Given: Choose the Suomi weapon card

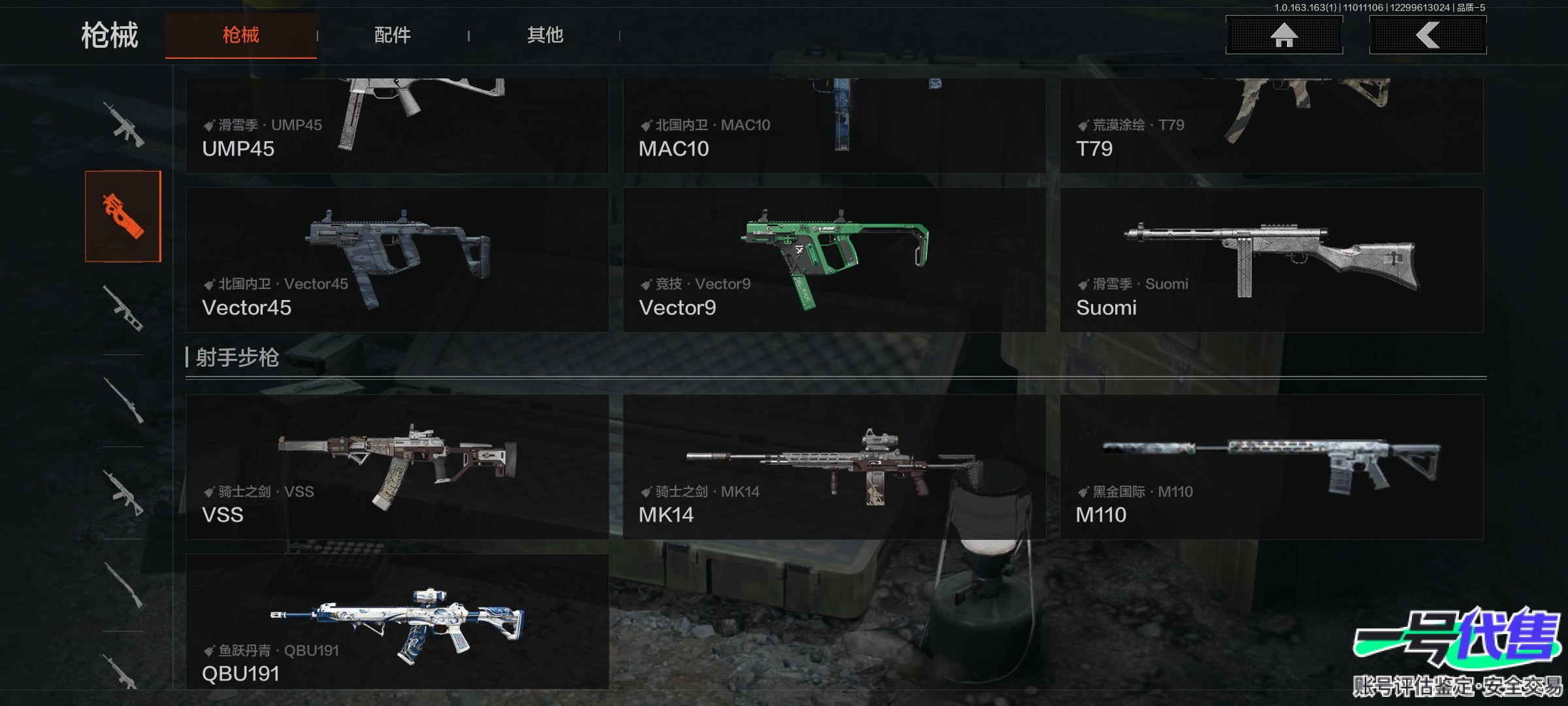Looking at the screenshot, I should tap(1271, 260).
